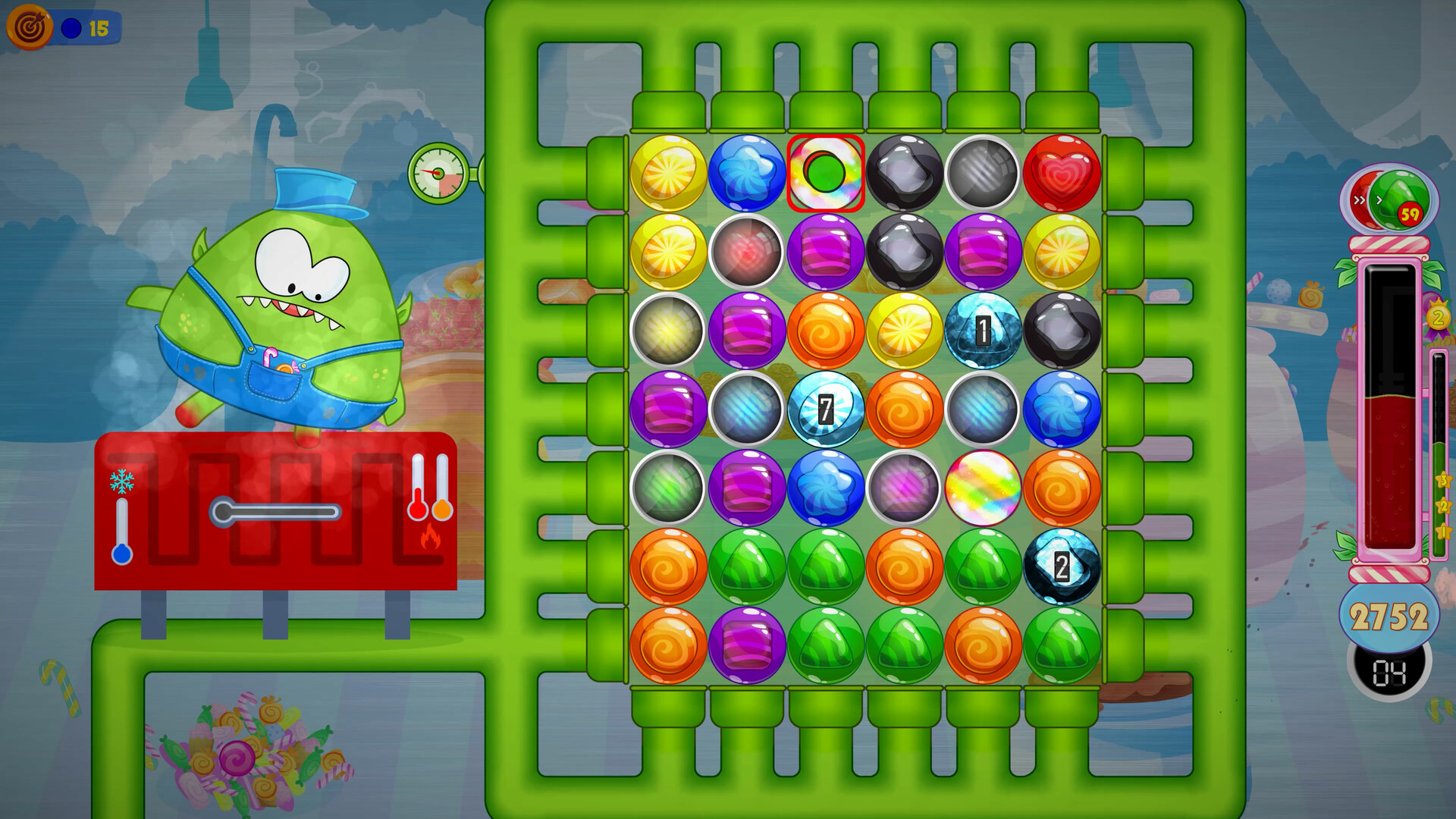
Task: Click the countdown timer showing 04
Action: 1388,673
